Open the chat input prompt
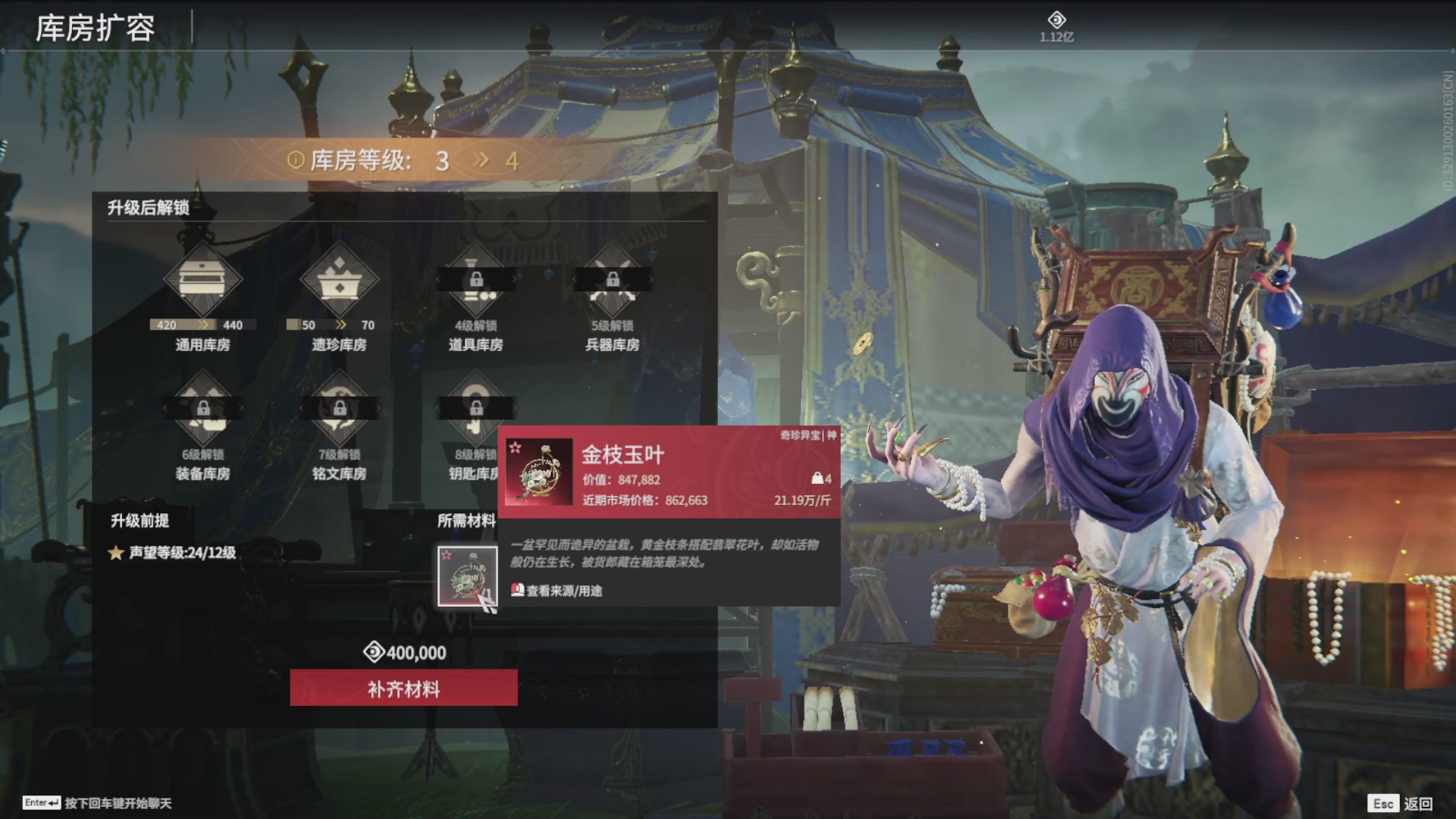Screen dimensions: 1456x819 (99, 803)
